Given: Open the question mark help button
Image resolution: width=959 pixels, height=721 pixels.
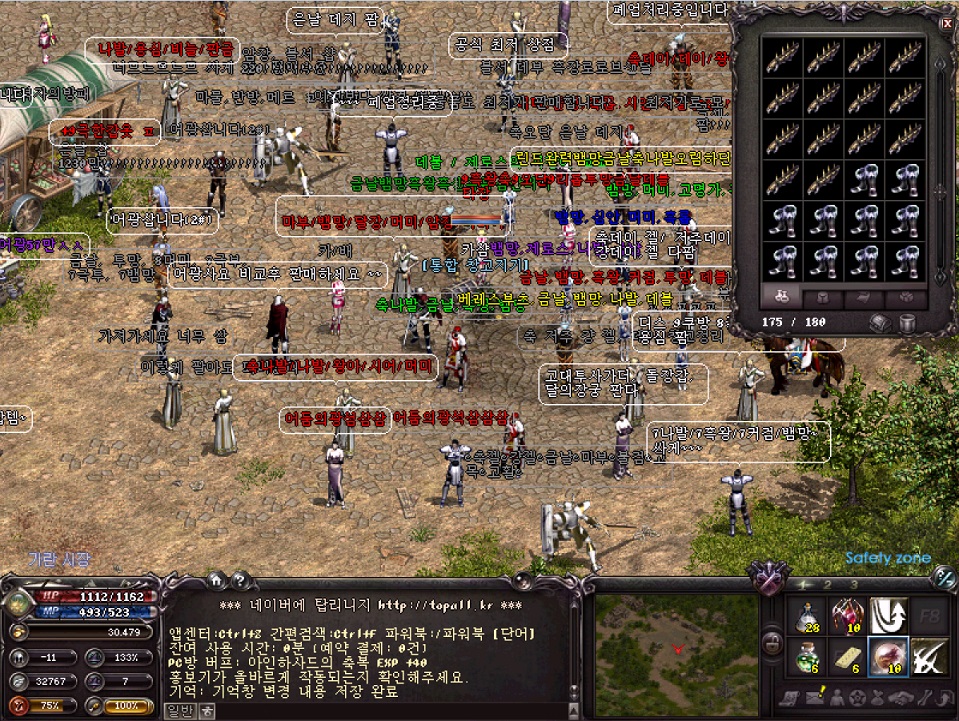Looking at the screenshot, I should click(x=239, y=580).
